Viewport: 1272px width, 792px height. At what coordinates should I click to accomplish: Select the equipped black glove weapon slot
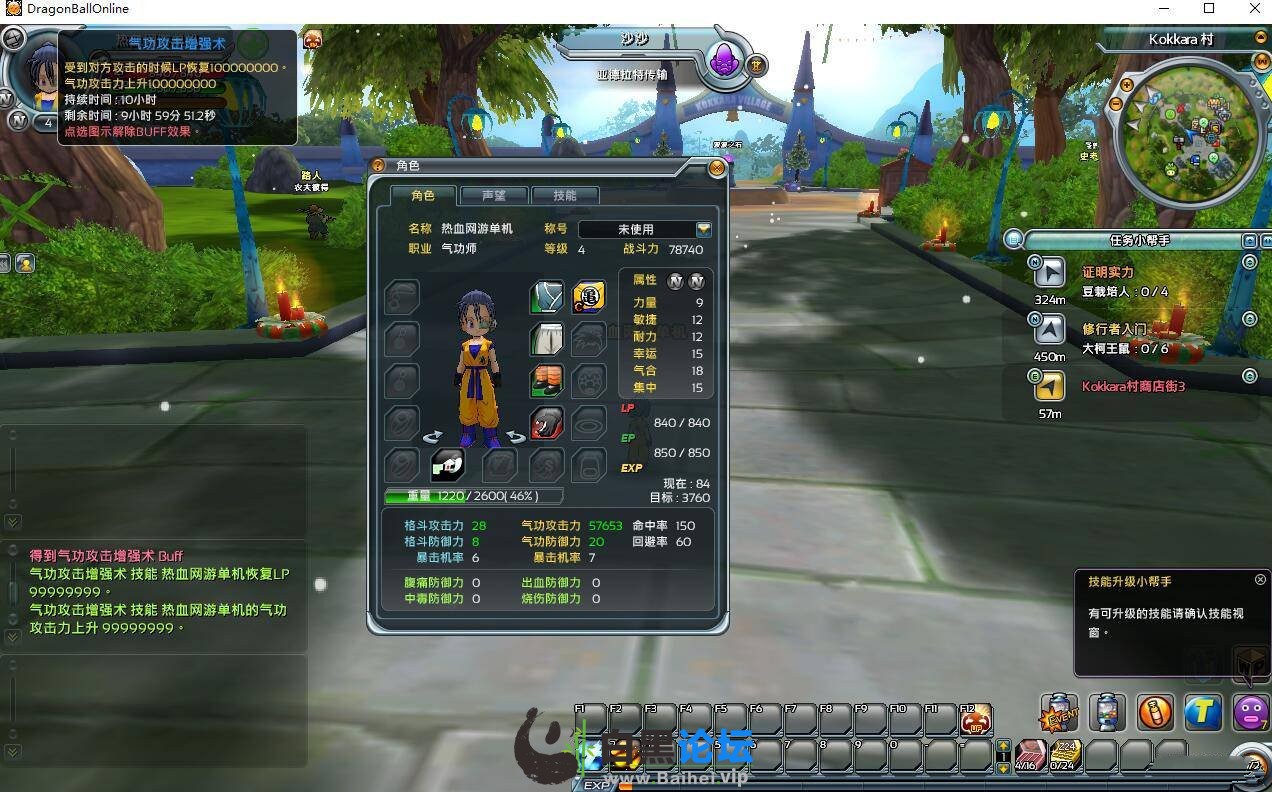click(547, 423)
